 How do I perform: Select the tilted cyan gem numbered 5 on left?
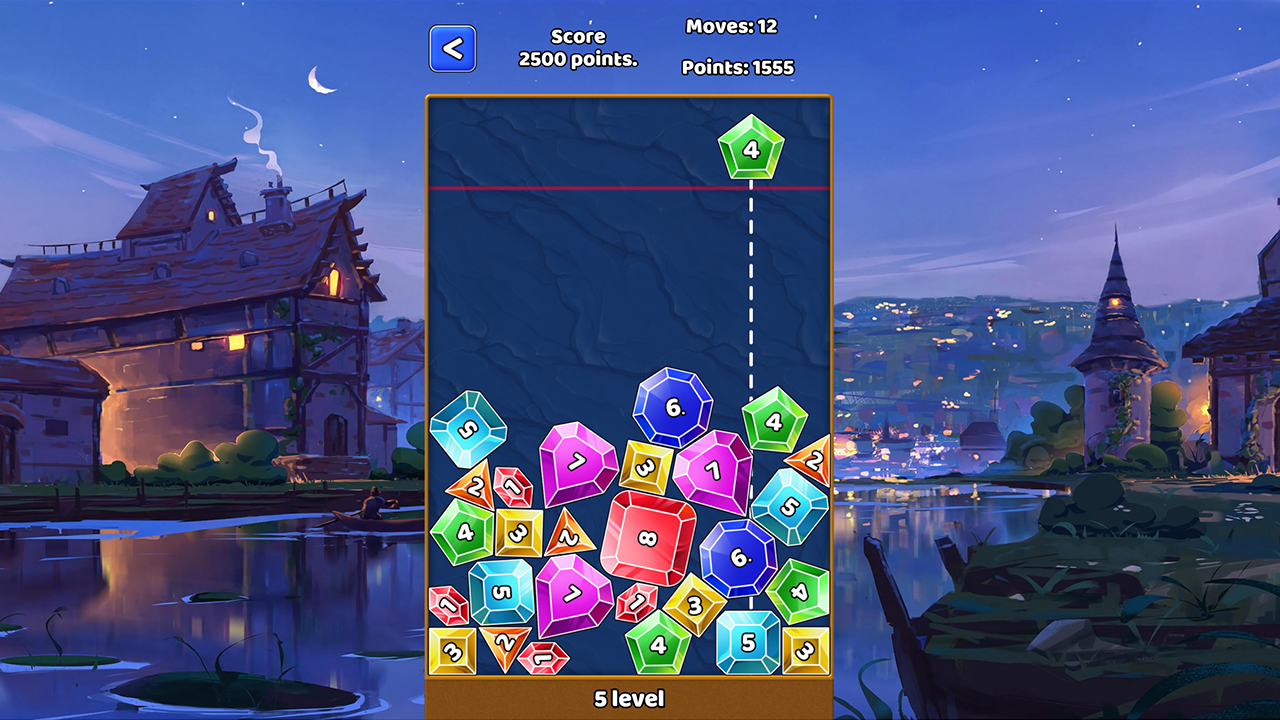[466, 429]
